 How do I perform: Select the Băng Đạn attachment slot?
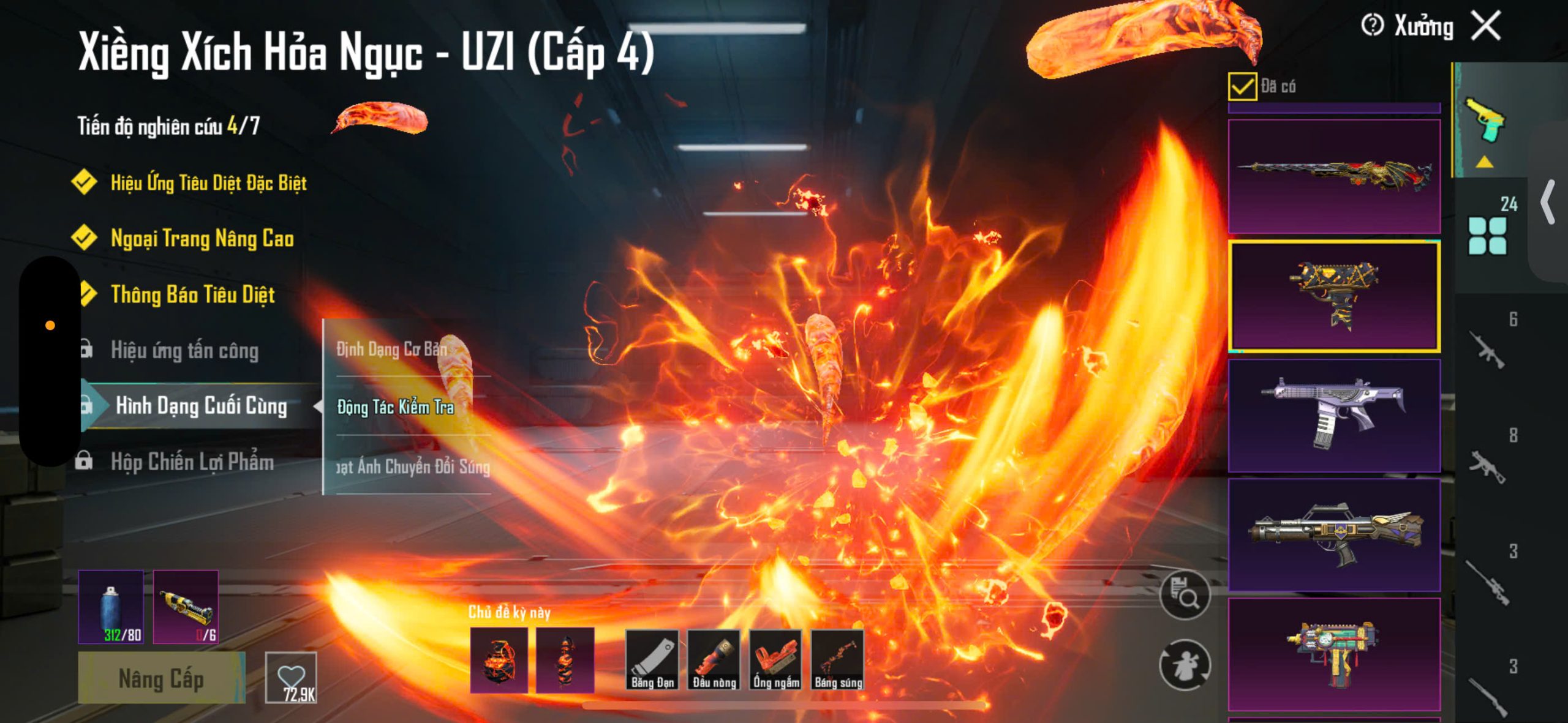[x=652, y=660]
